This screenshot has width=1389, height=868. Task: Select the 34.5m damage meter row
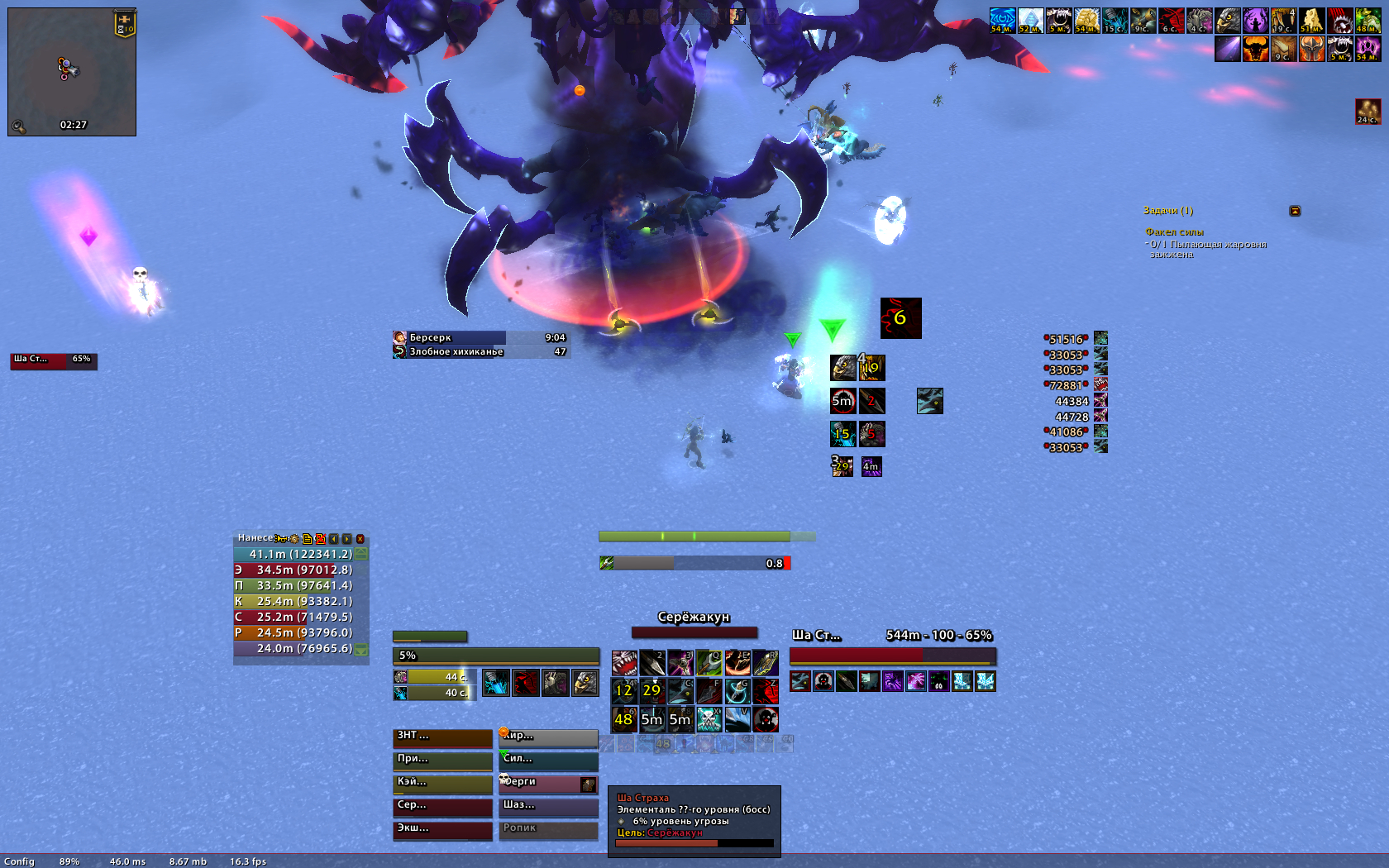click(301, 570)
